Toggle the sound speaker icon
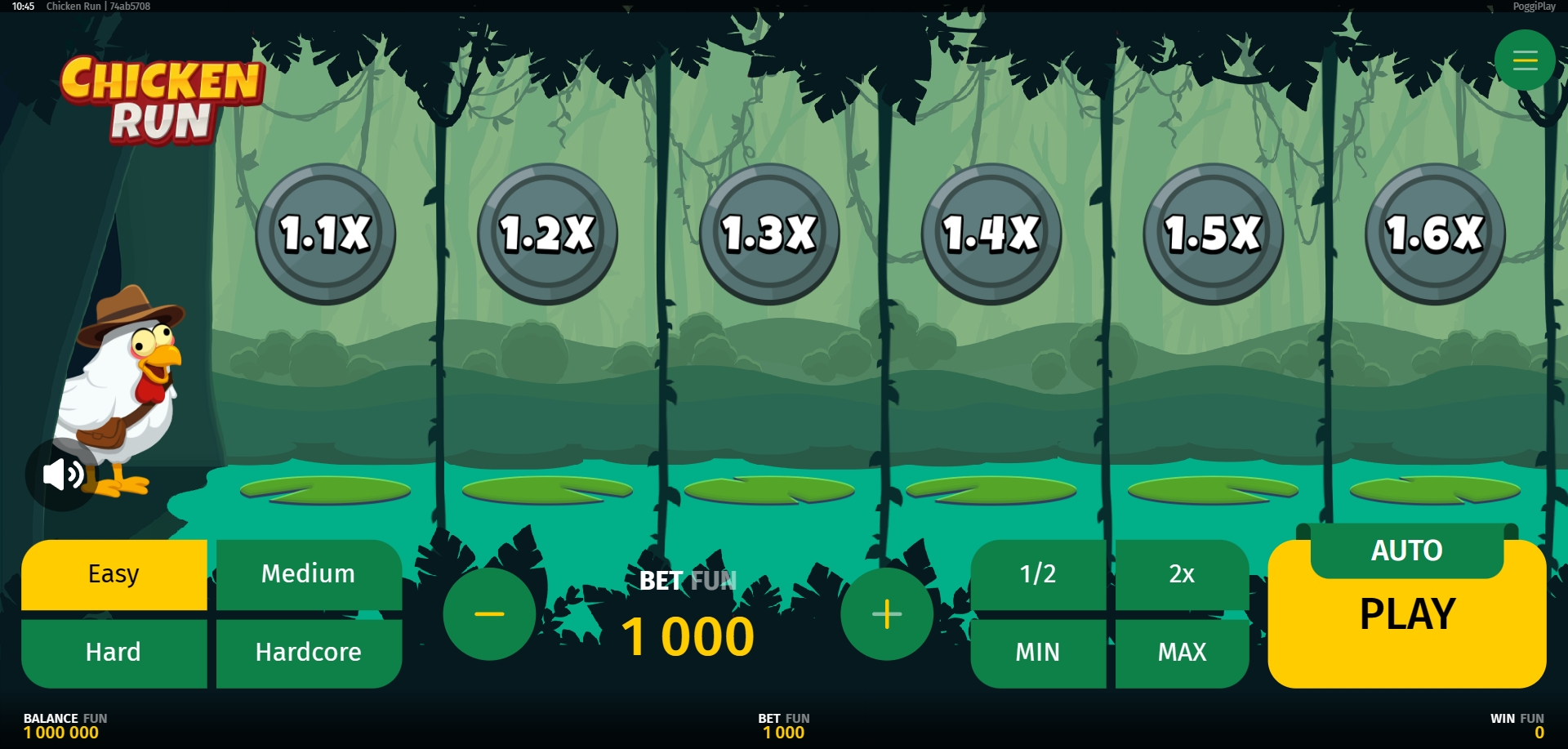The image size is (1568, 749). 62,474
